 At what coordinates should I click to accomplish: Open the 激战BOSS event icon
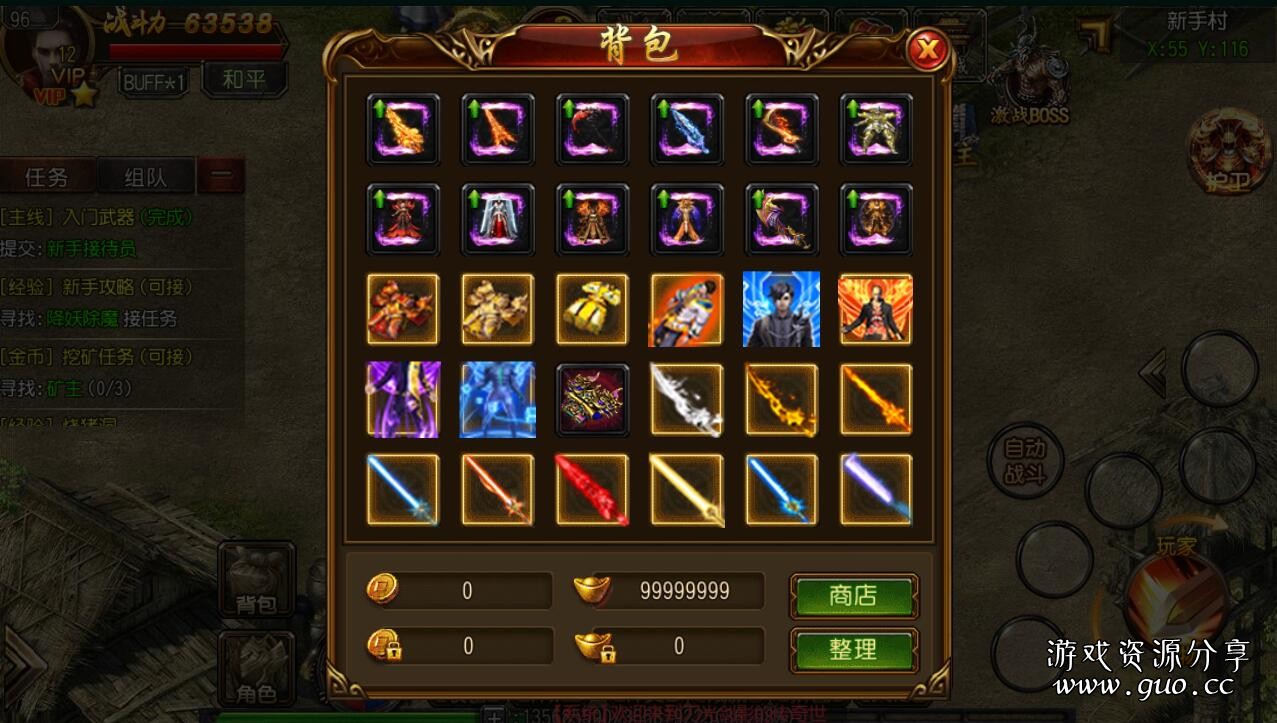tap(1029, 85)
